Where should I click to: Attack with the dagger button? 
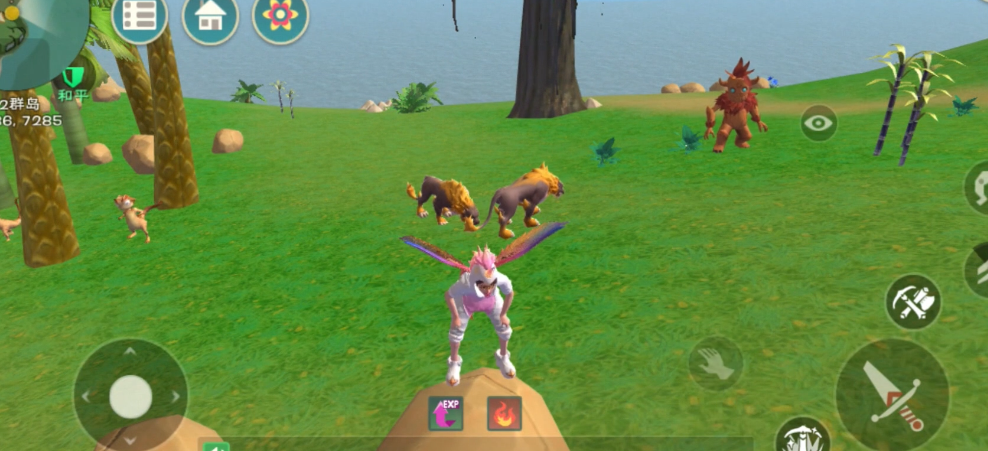coord(892,393)
